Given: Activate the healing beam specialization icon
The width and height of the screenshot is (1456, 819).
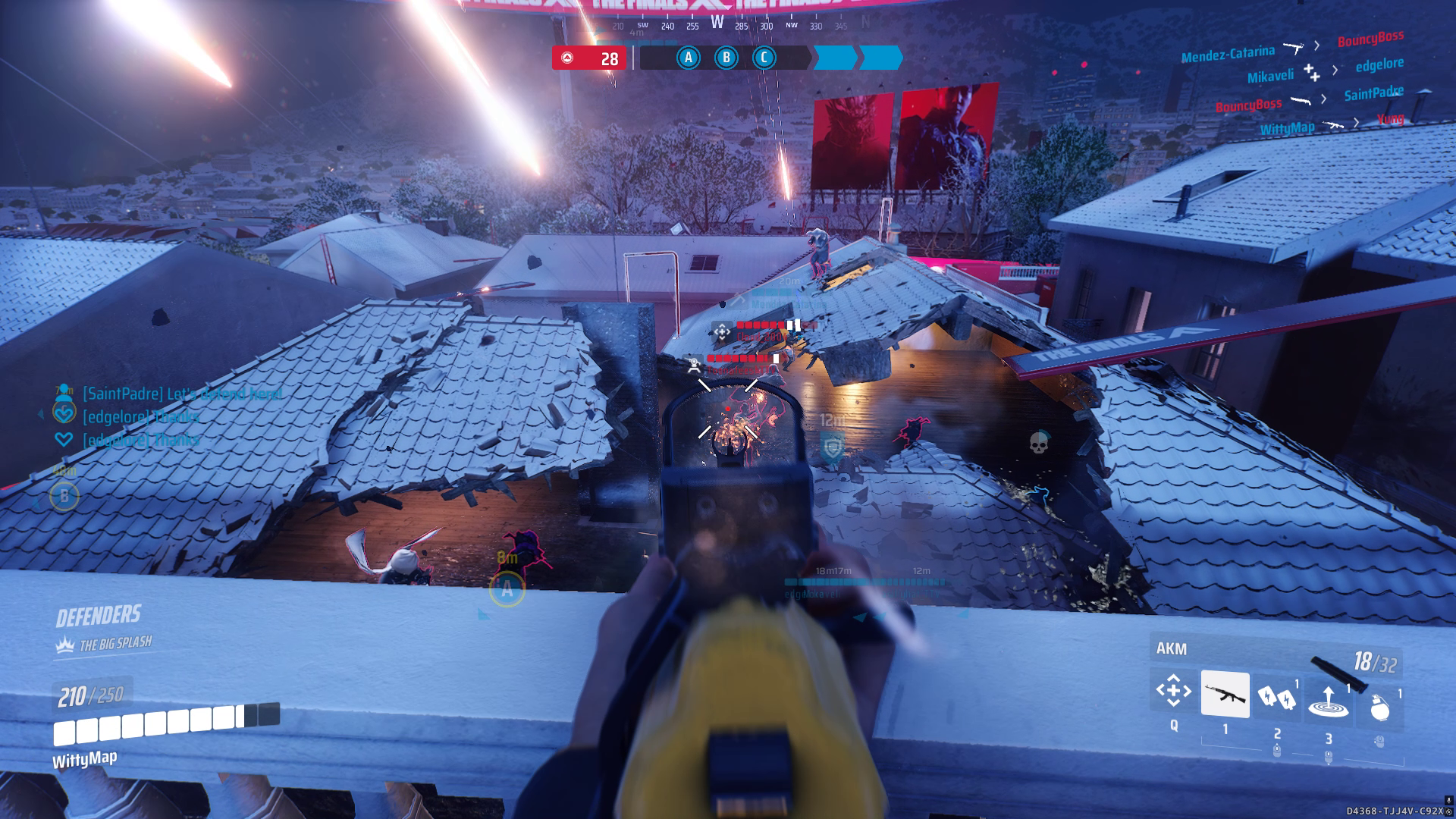Looking at the screenshot, I should point(1172,692).
